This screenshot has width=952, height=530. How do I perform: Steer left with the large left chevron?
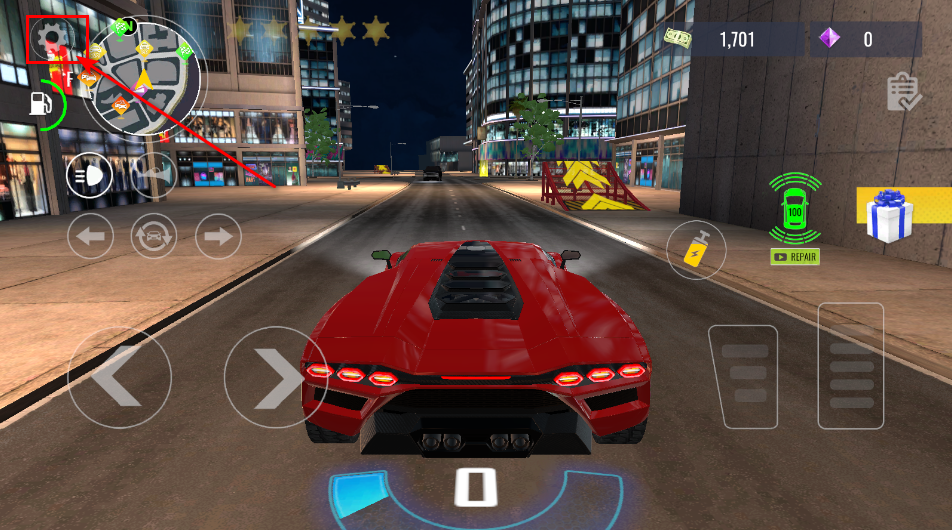(119, 377)
